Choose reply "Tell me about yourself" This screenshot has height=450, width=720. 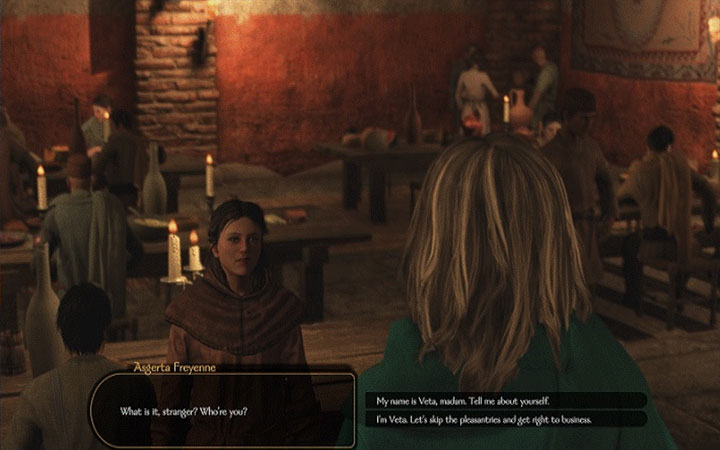[x=505, y=400]
